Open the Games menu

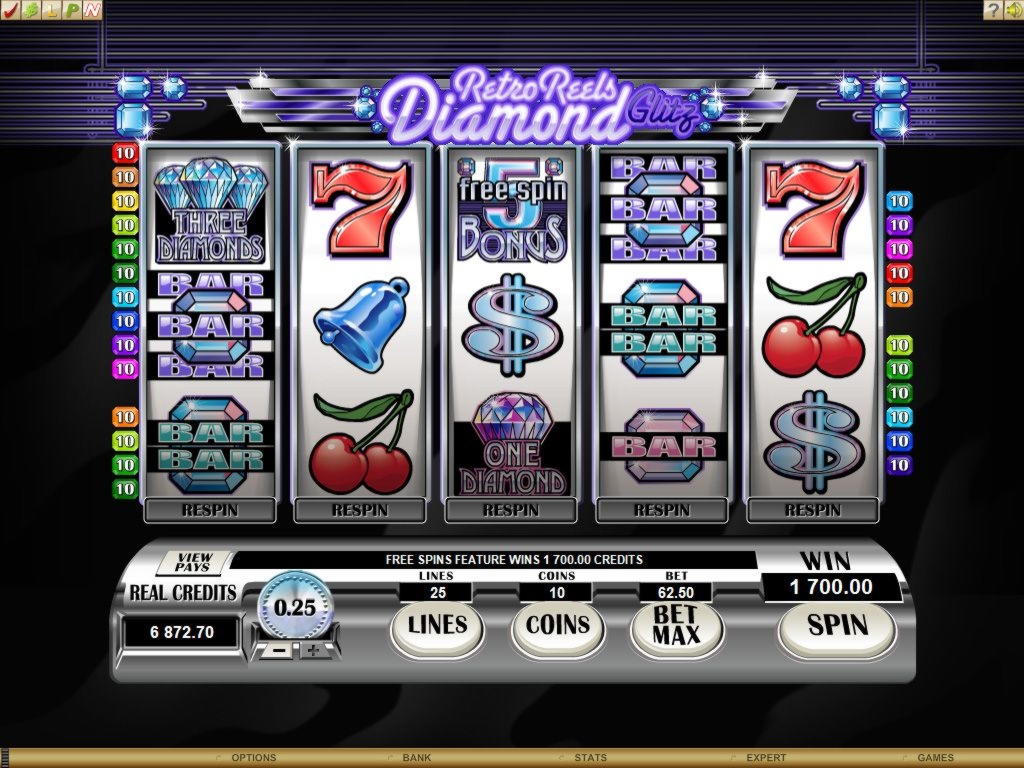pyautogui.click(x=935, y=758)
